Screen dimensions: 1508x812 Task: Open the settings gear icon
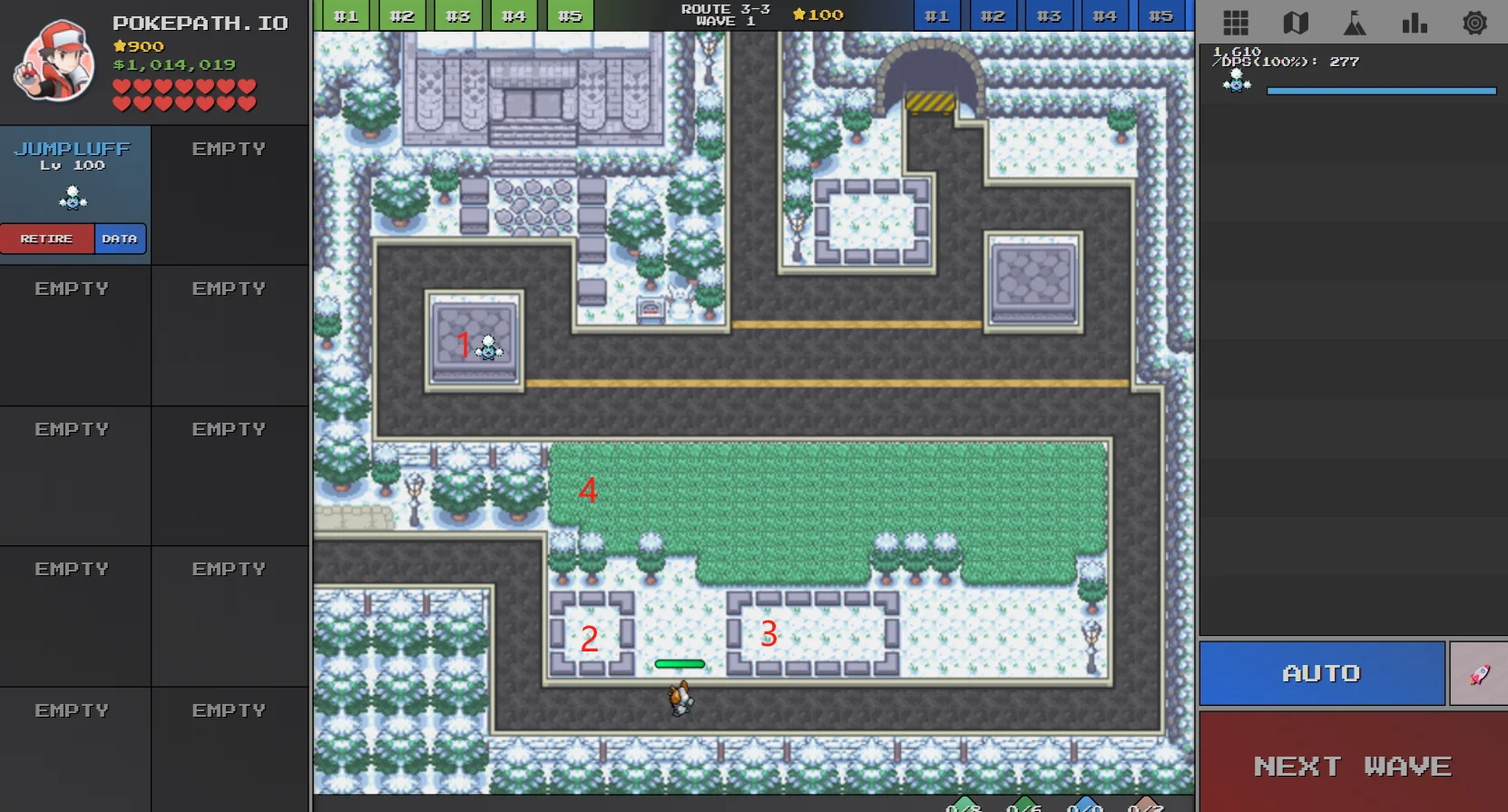(x=1474, y=23)
